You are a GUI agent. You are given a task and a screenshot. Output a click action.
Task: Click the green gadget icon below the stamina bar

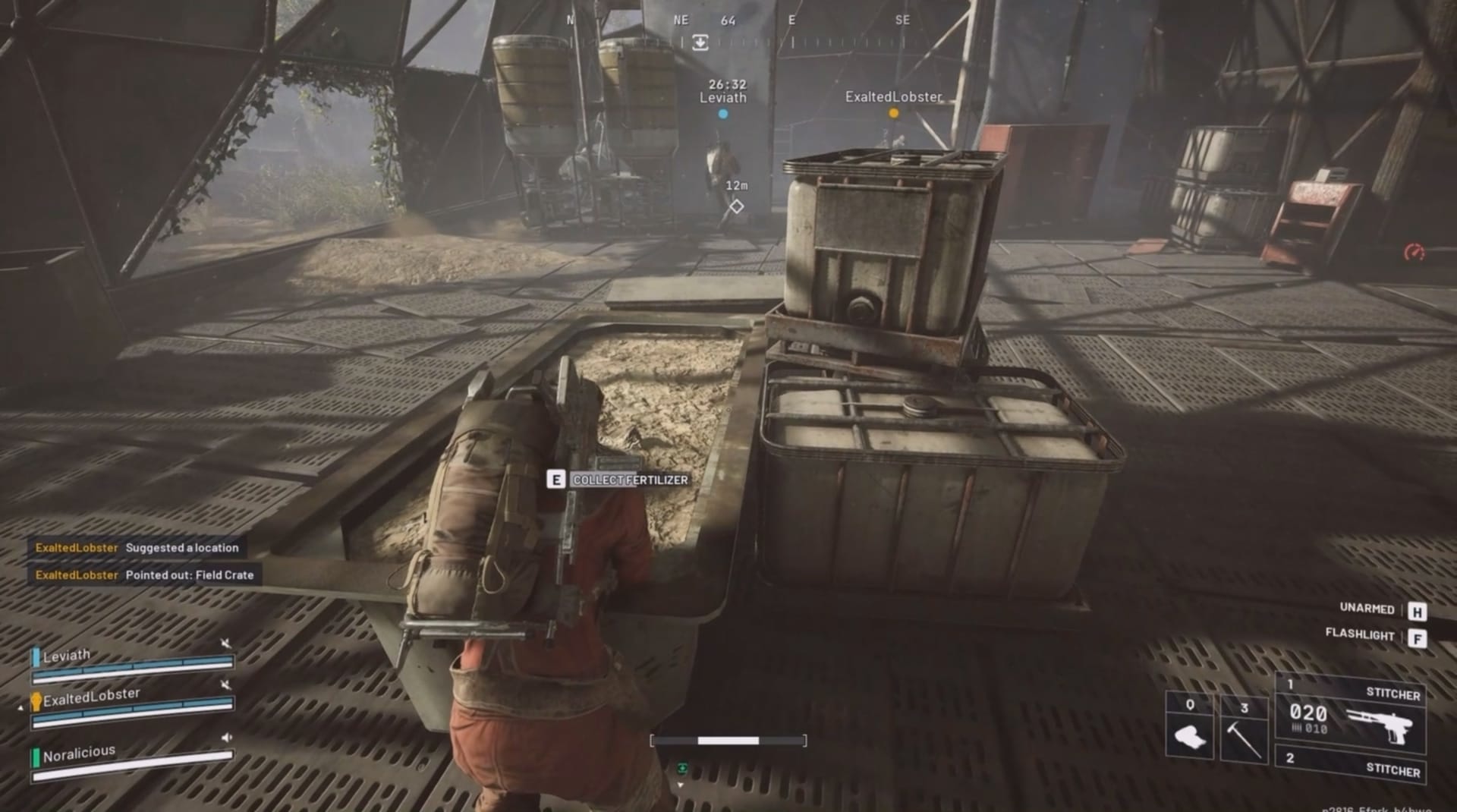click(682, 767)
